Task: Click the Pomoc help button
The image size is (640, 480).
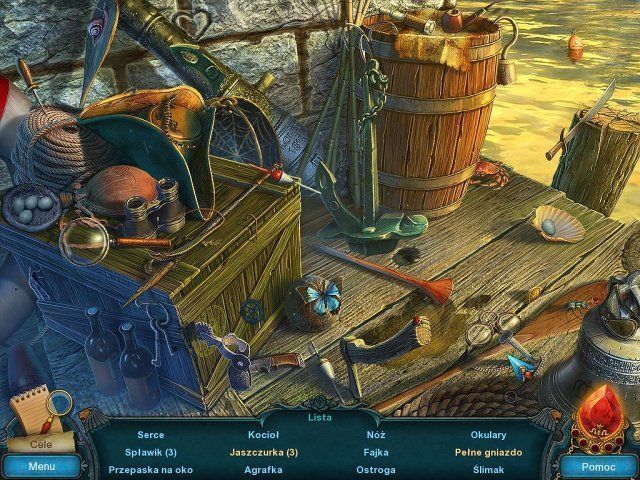Action: (596, 466)
